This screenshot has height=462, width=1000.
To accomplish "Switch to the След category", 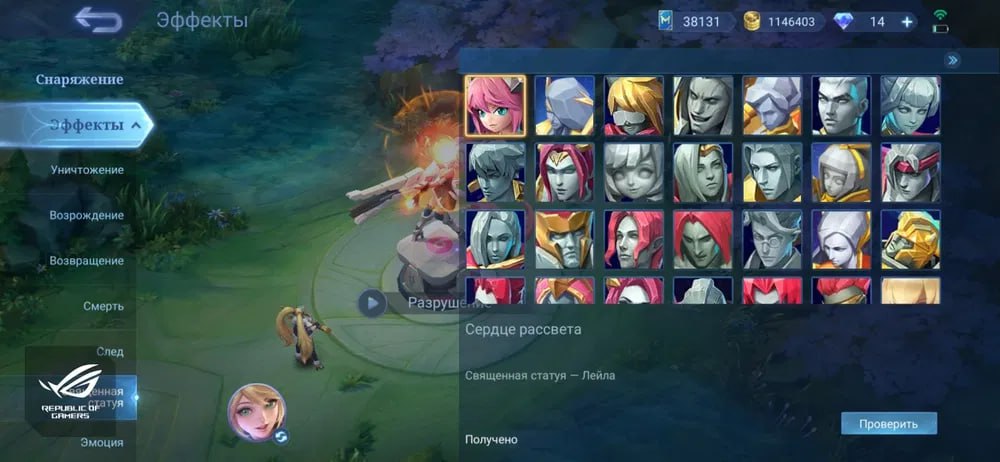I will coord(109,352).
